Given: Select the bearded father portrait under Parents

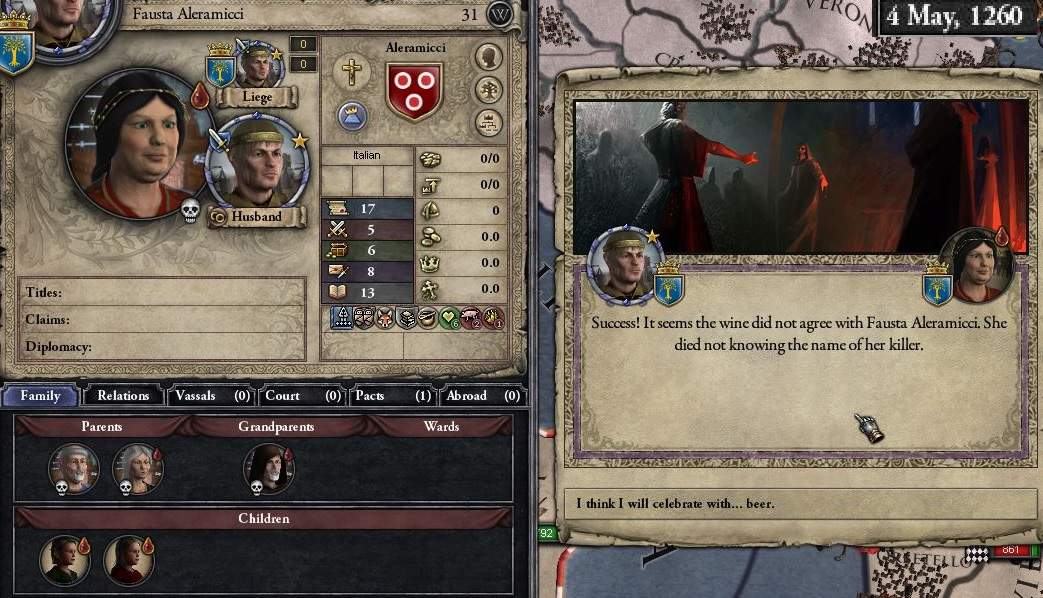Looking at the screenshot, I should coord(75,468).
